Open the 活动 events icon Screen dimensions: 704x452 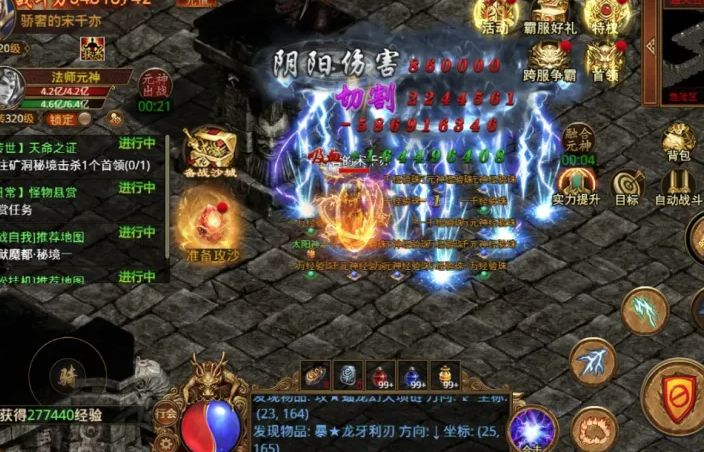494,16
